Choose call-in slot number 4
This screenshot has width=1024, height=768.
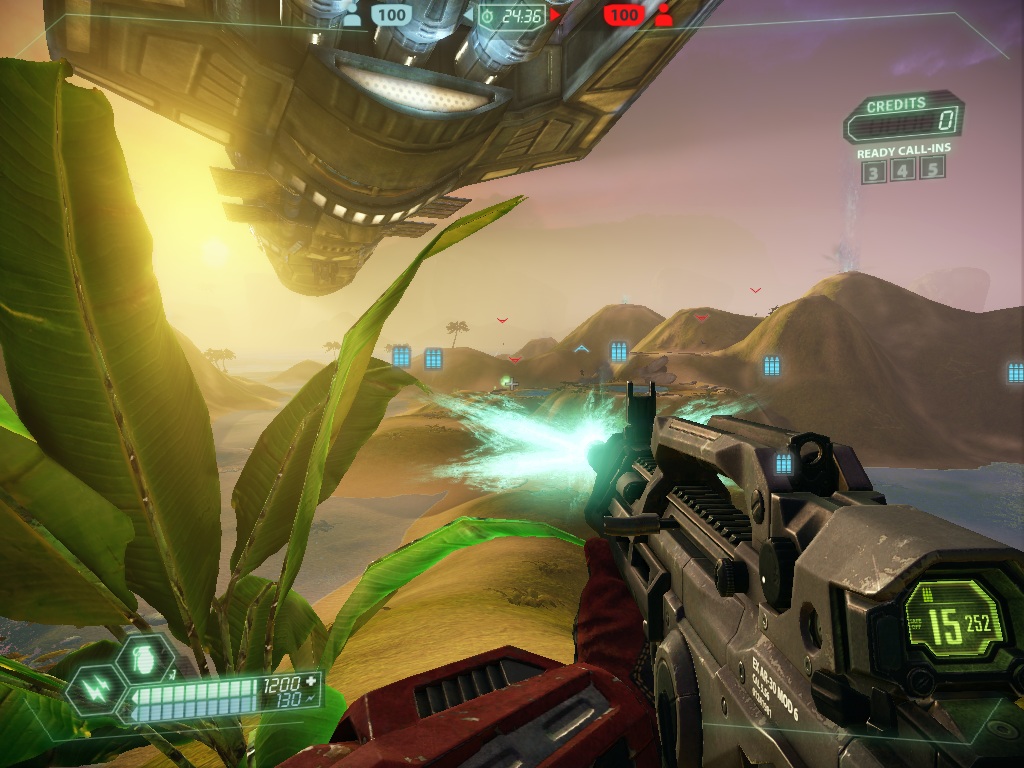pos(903,171)
